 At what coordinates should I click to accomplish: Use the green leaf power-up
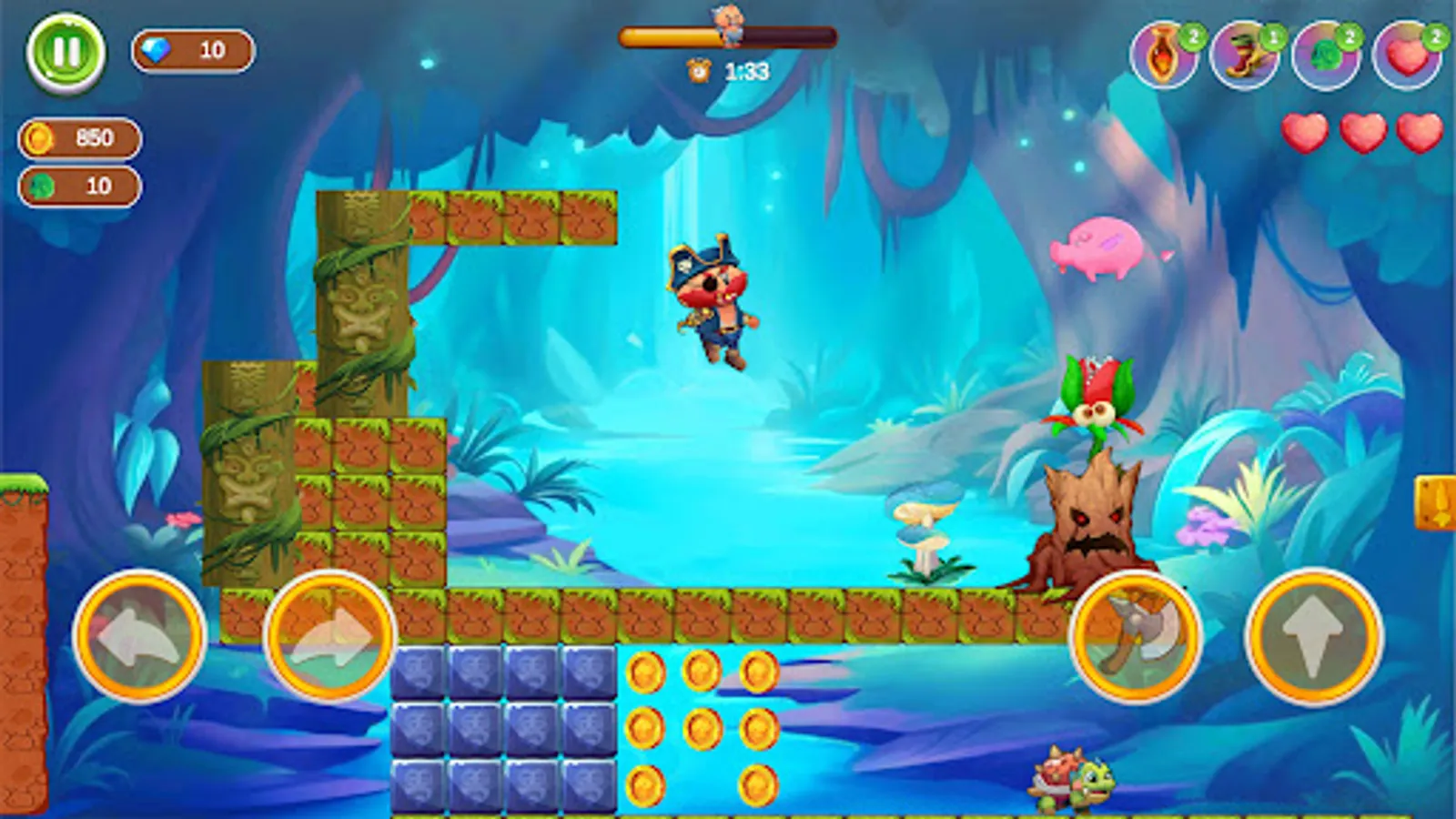tap(1327, 56)
